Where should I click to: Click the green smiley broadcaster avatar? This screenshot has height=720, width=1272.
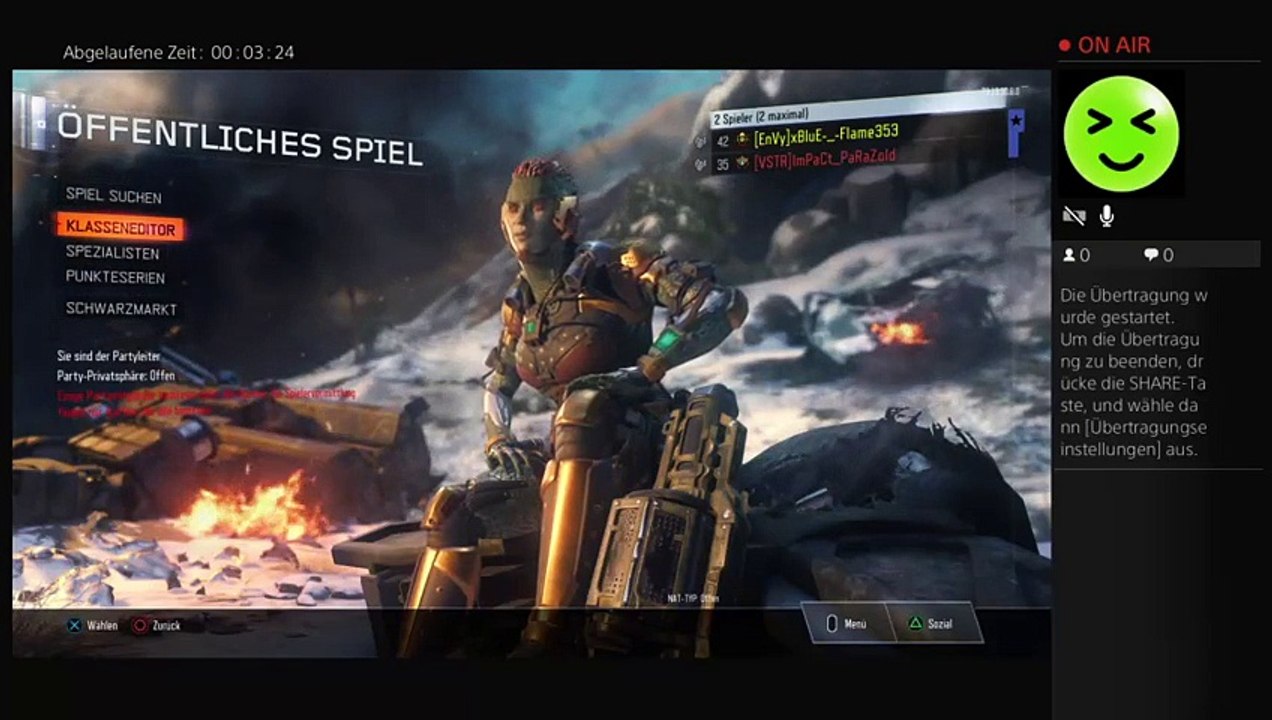click(1121, 133)
